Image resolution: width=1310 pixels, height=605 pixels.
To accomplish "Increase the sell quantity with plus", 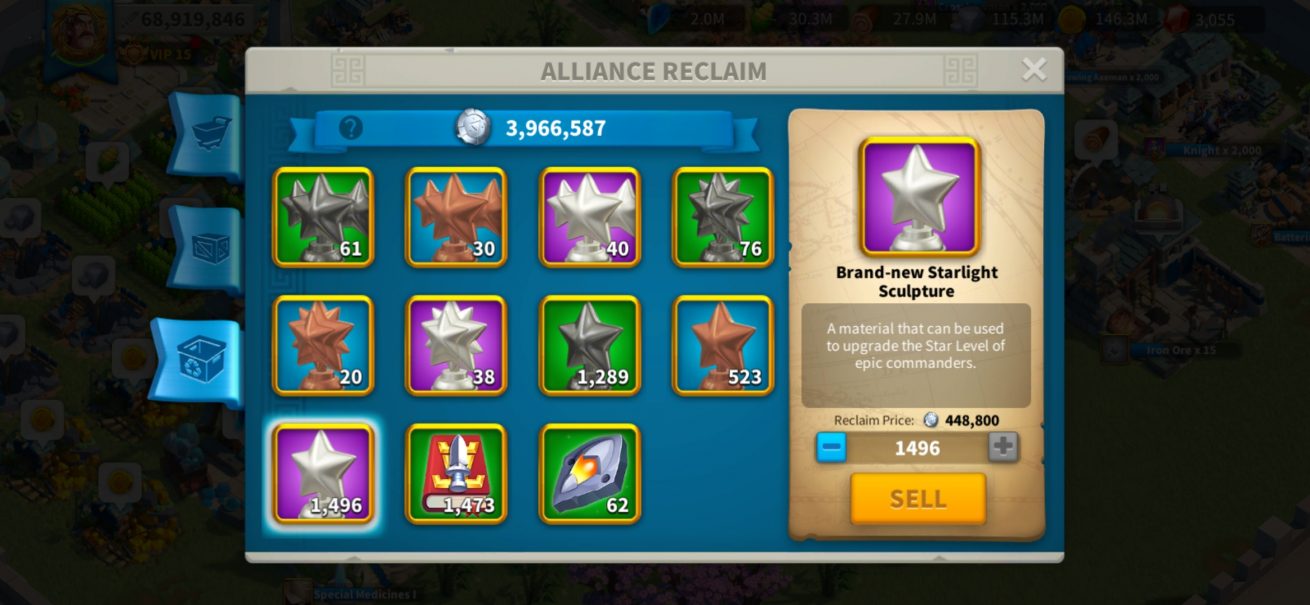I will tap(1003, 447).
